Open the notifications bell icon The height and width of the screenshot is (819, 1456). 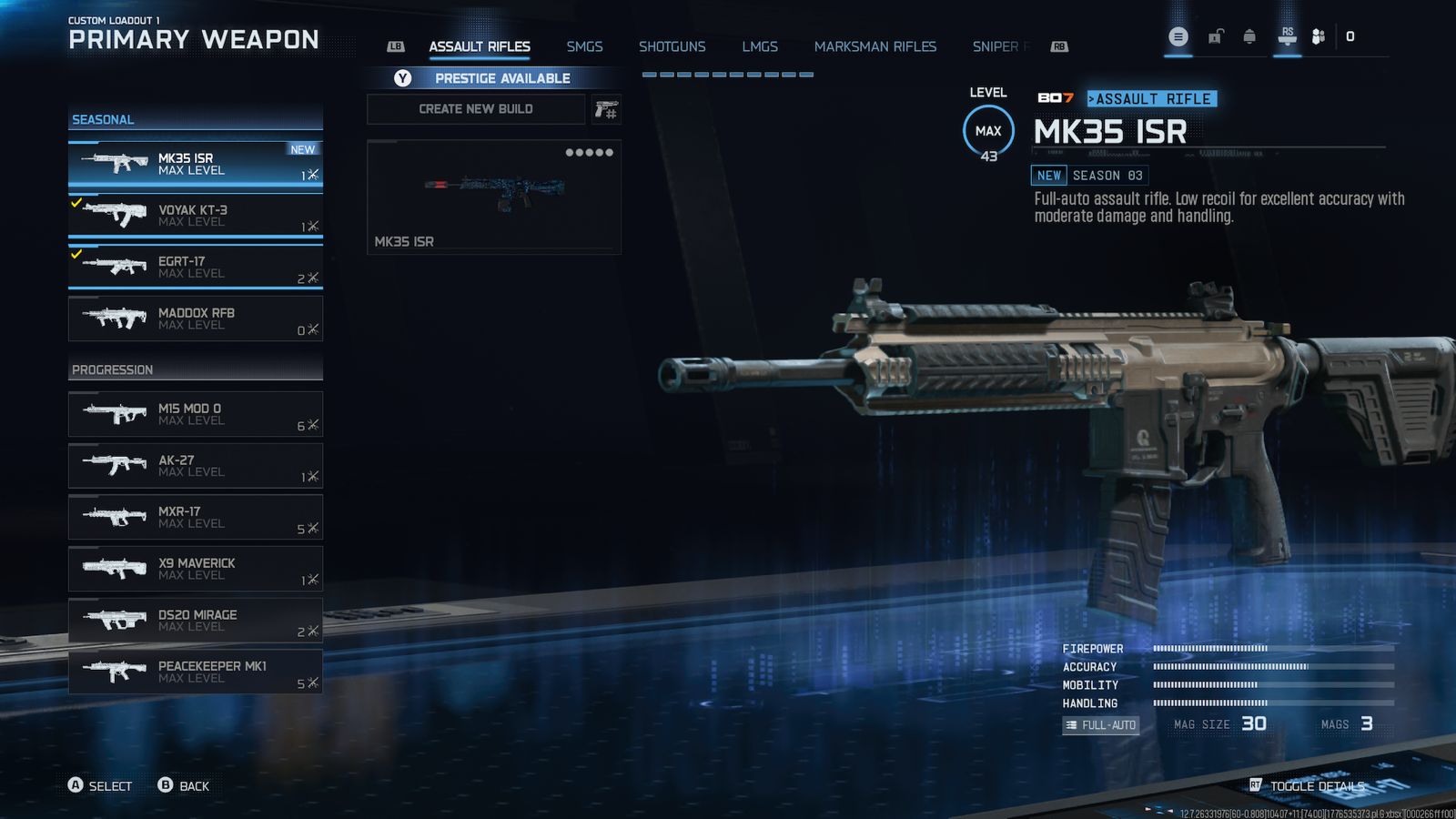point(1249,37)
